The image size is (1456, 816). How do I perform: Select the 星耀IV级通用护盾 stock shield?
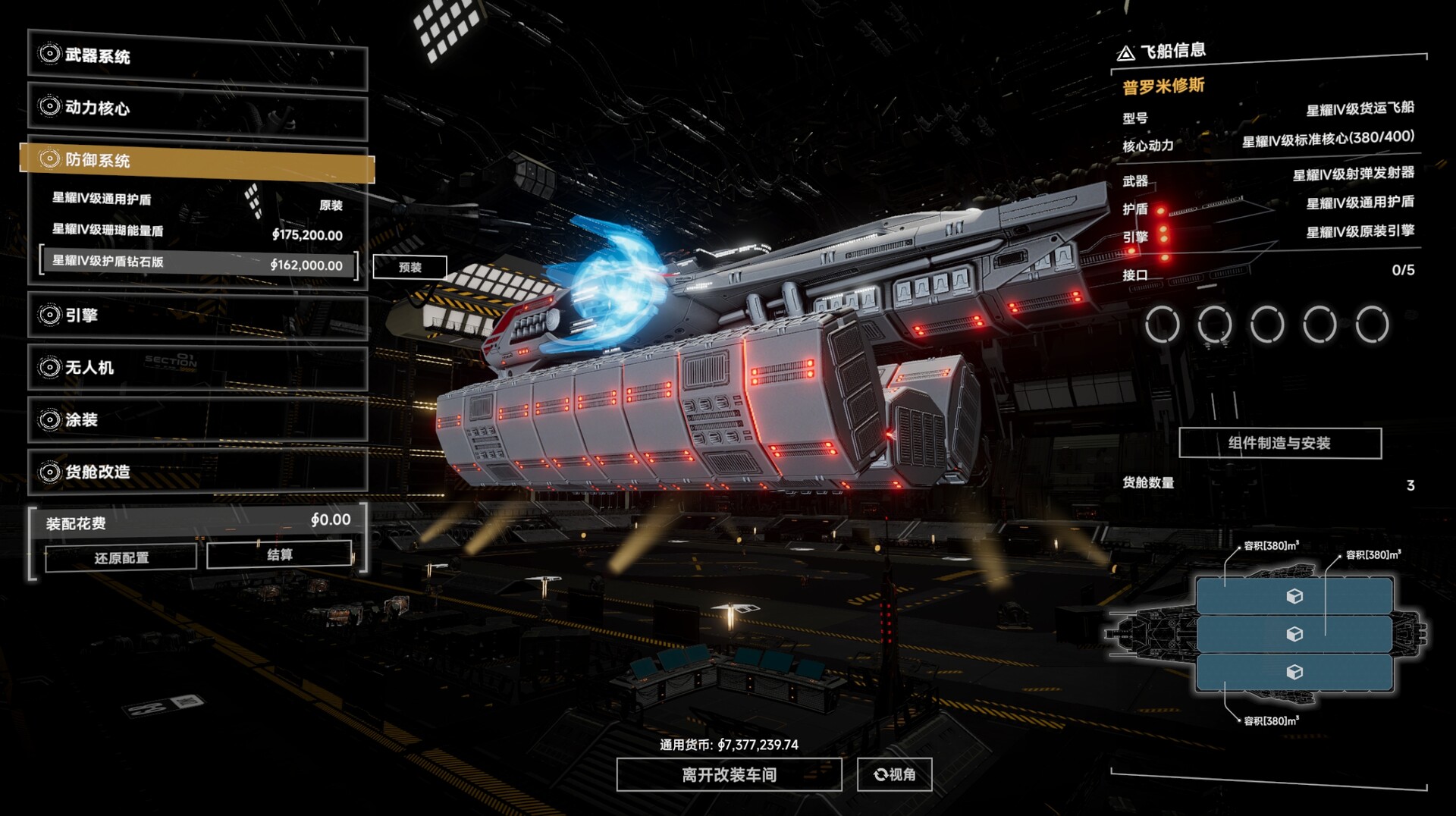tap(197, 201)
